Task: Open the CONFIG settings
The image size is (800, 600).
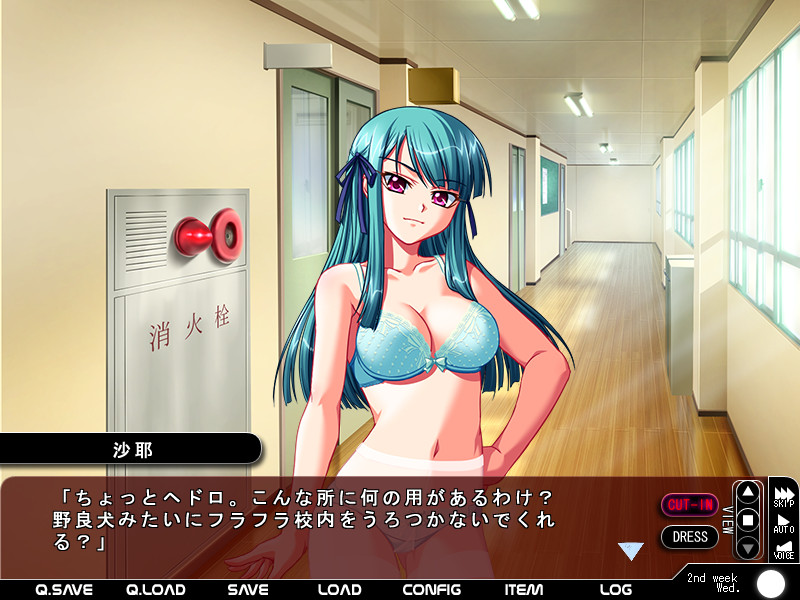Action: pyautogui.click(x=432, y=589)
